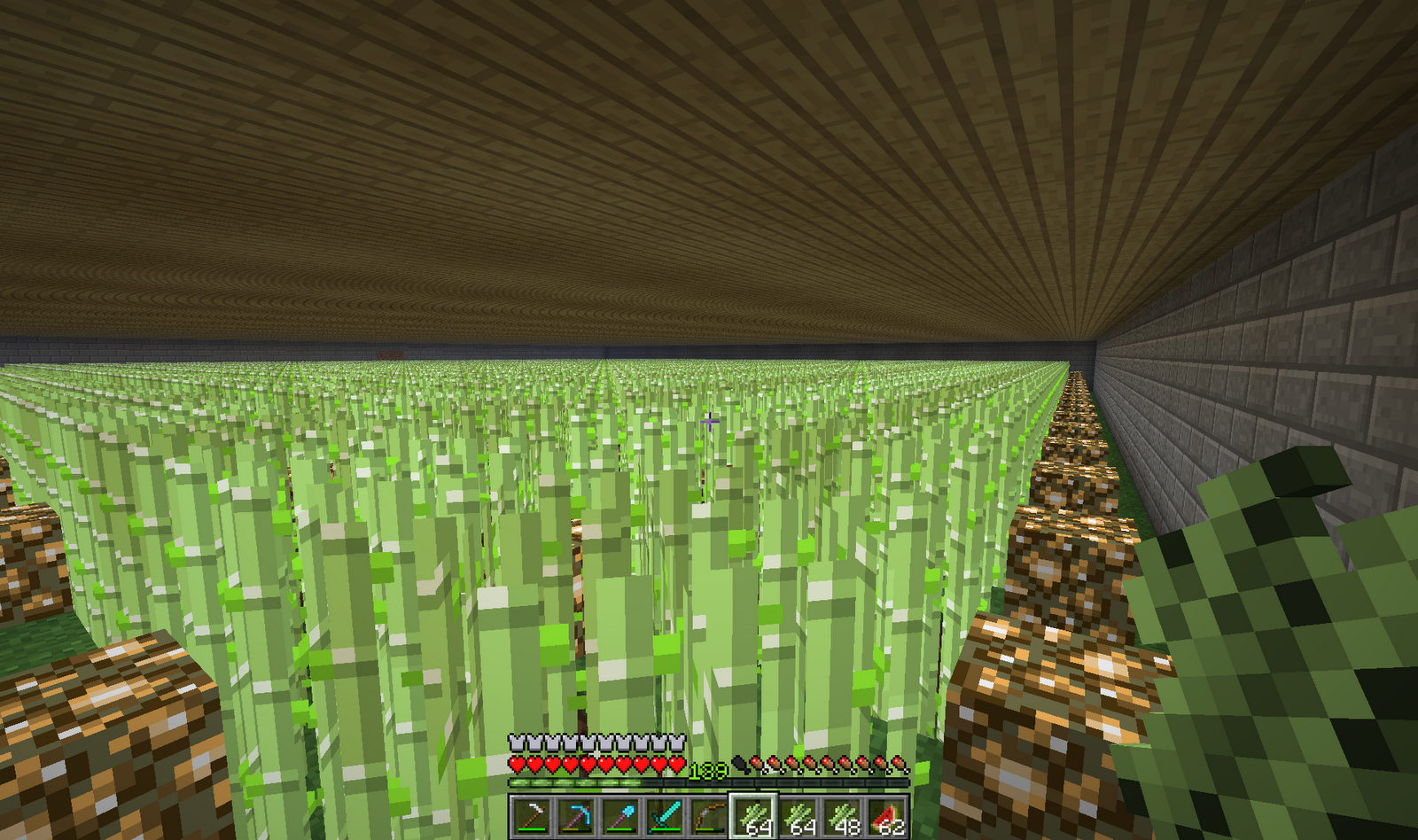Click the highlighted stack of 64 sugar cane

tap(753, 815)
